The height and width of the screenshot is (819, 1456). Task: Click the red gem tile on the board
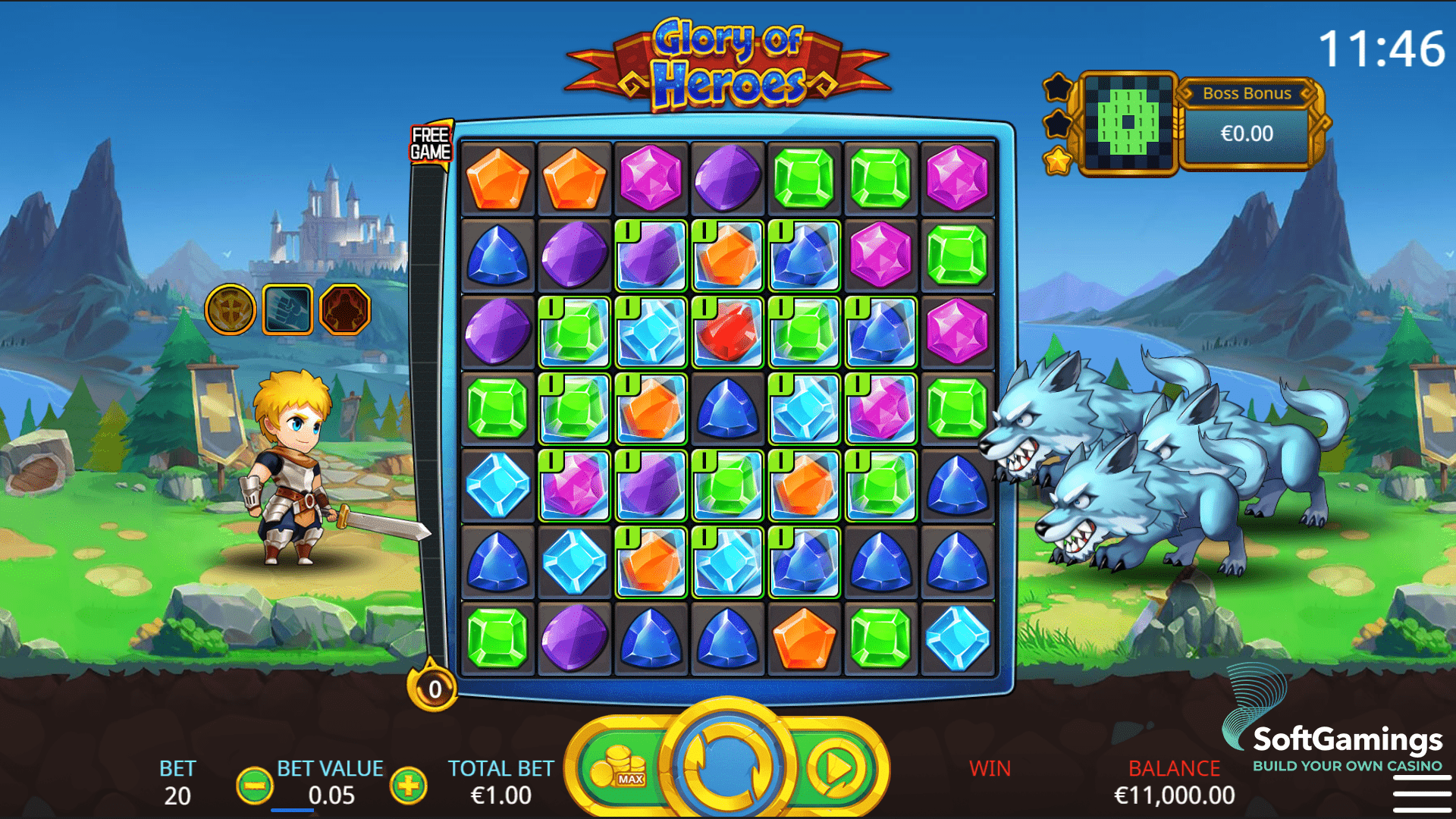point(727,333)
